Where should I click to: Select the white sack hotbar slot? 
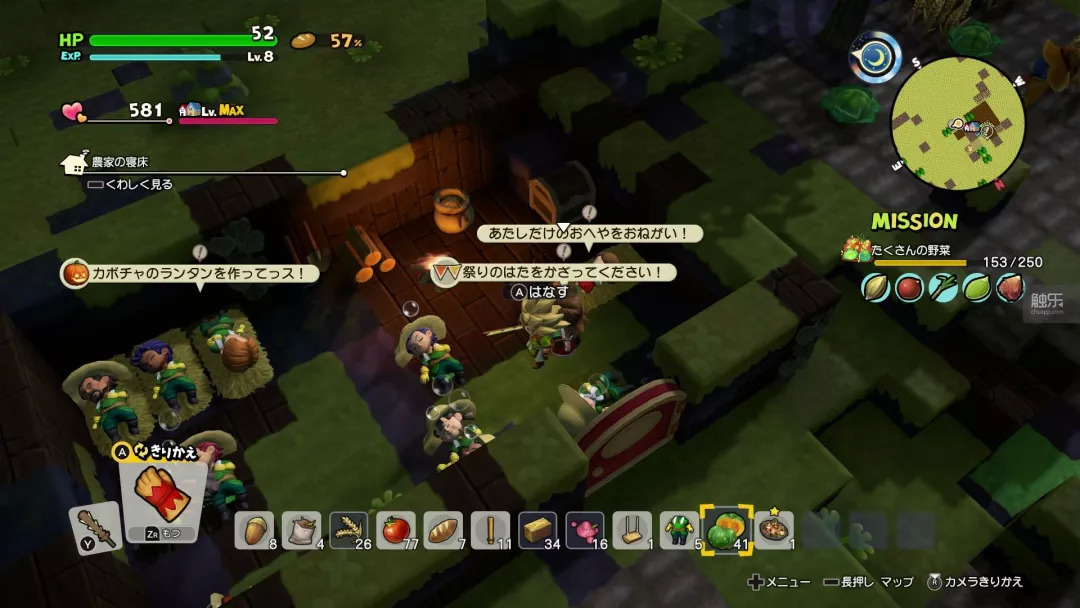point(301,530)
